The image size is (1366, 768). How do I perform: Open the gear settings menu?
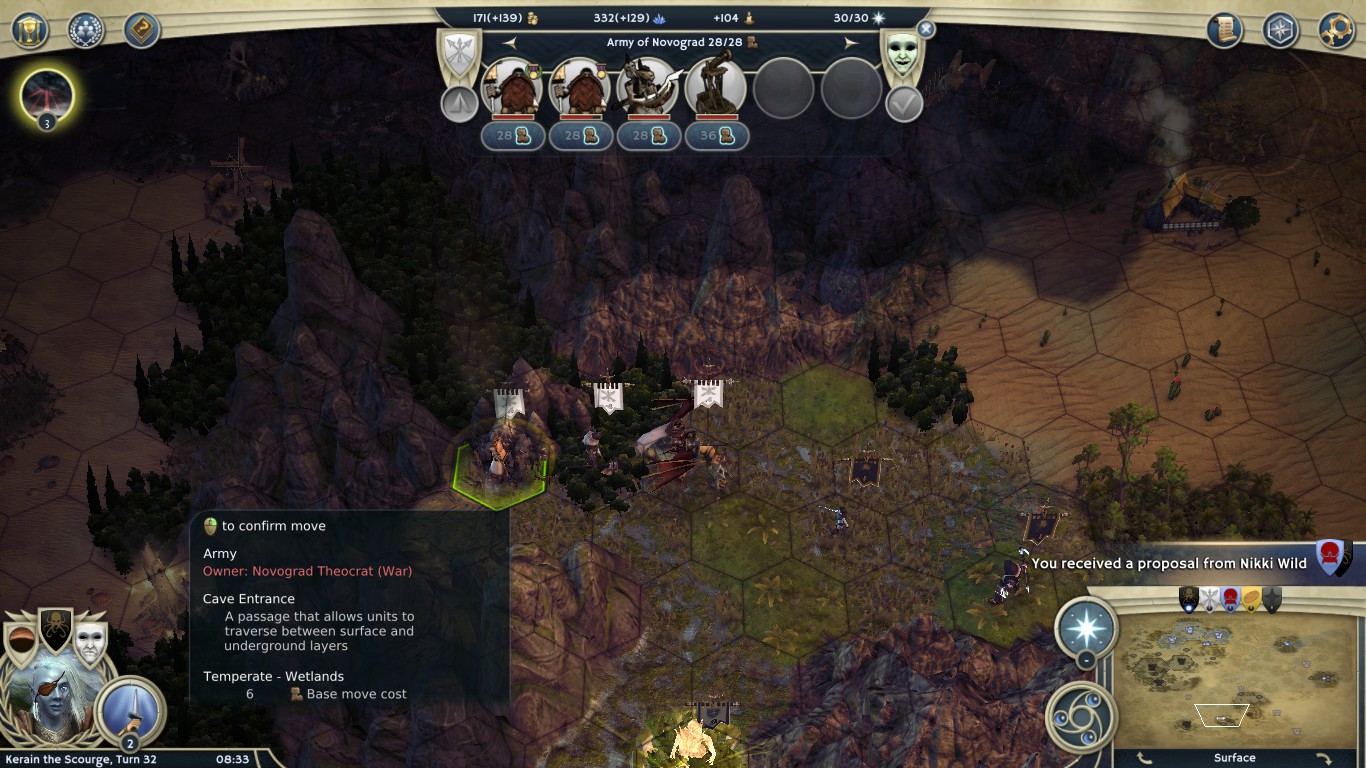pos(1336,30)
